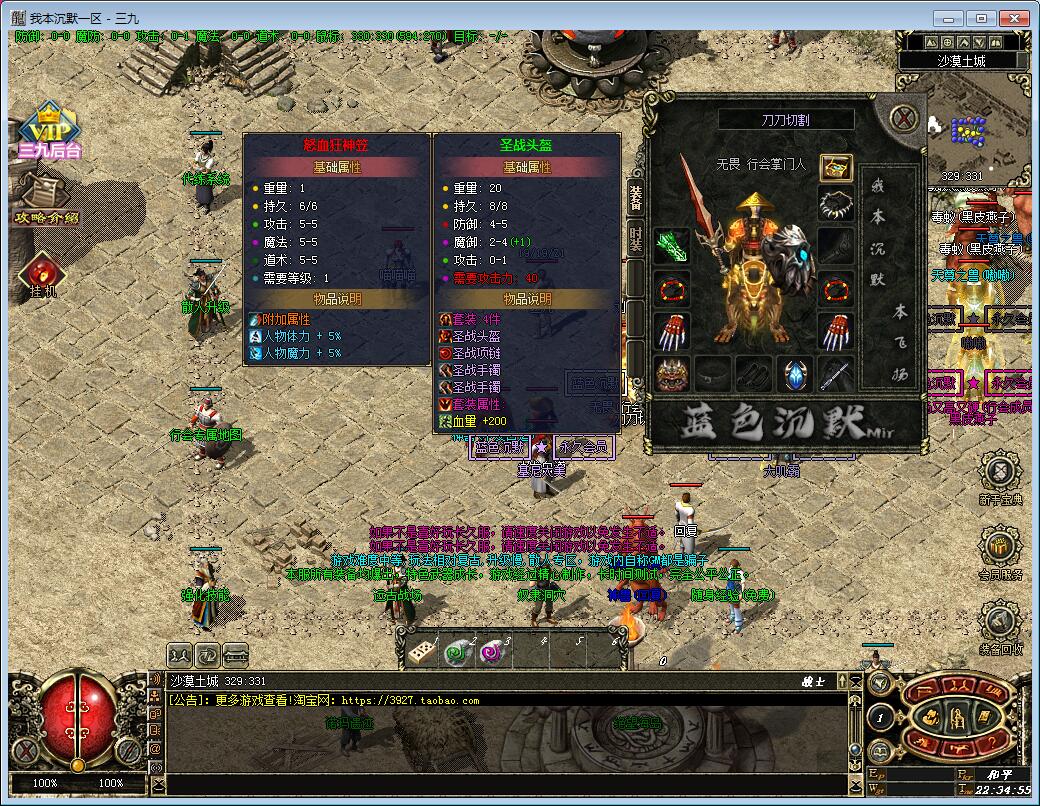The height and width of the screenshot is (806, 1040).
Task: Select the 装备 tab
Action: click(x=635, y=196)
